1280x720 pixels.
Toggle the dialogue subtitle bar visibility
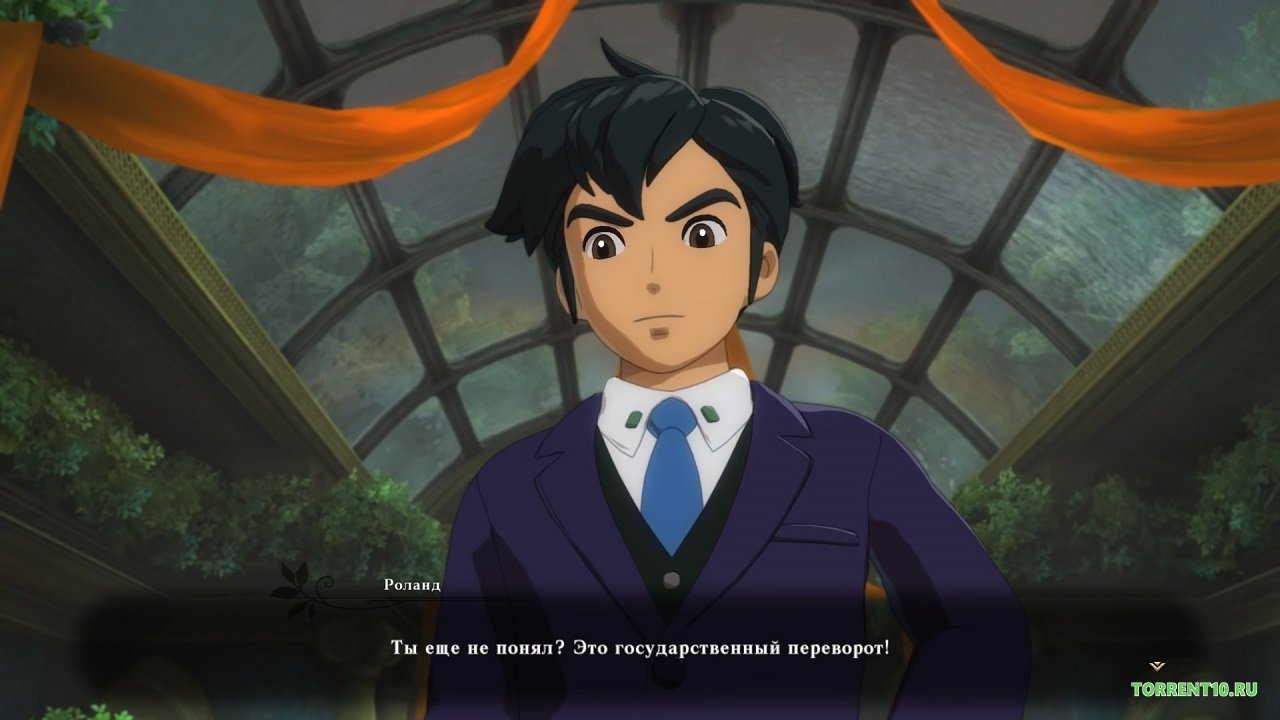[640, 648]
